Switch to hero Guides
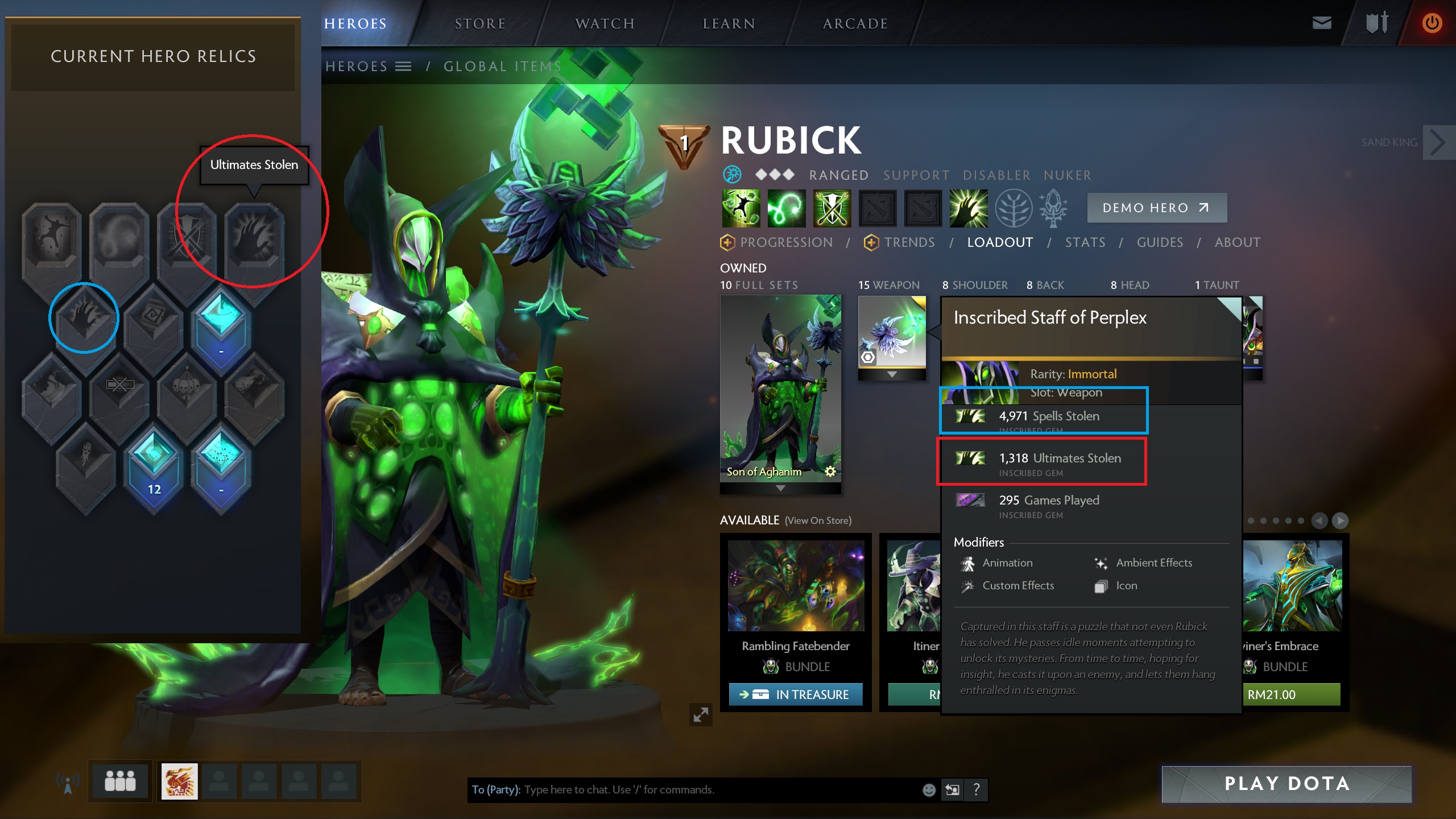1456x819 pixels. coord(1160,243)
